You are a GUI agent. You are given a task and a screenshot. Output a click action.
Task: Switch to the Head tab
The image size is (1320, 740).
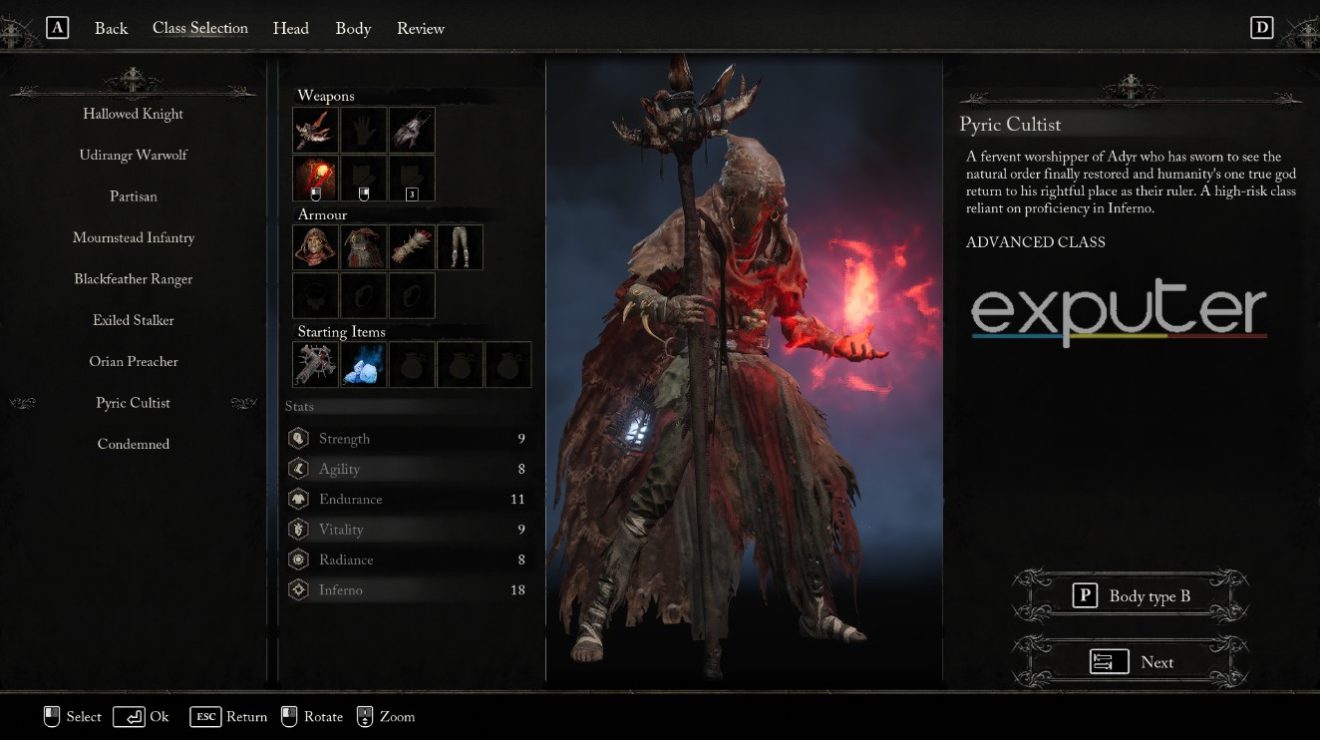[290, 28]
